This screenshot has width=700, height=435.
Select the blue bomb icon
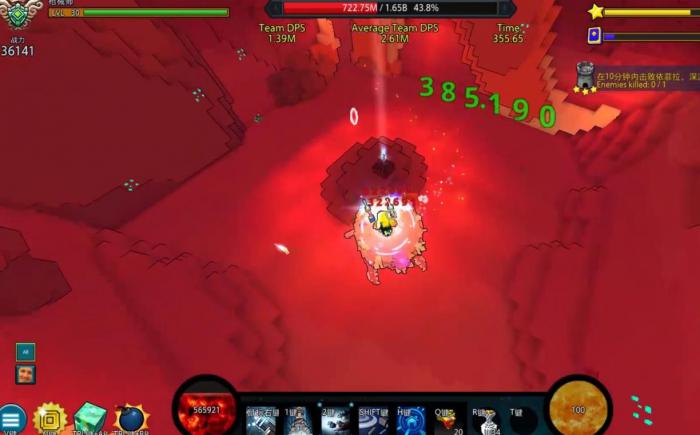click(131, 419)
